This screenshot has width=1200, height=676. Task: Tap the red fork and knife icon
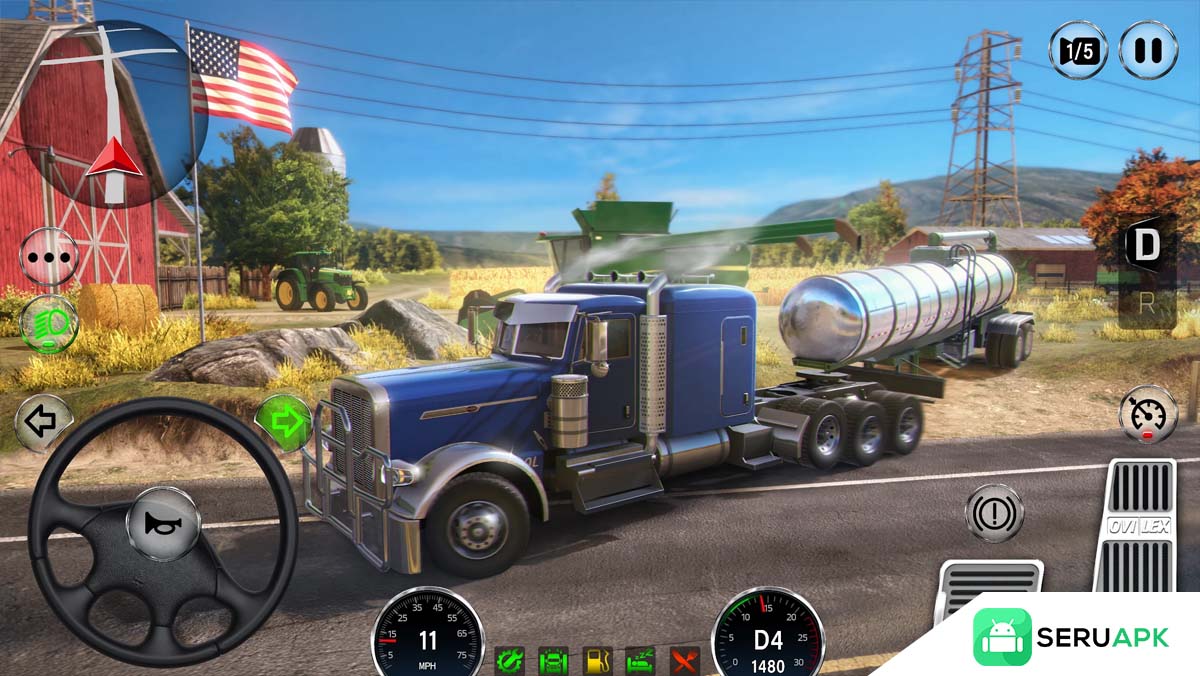click(685, 660)
